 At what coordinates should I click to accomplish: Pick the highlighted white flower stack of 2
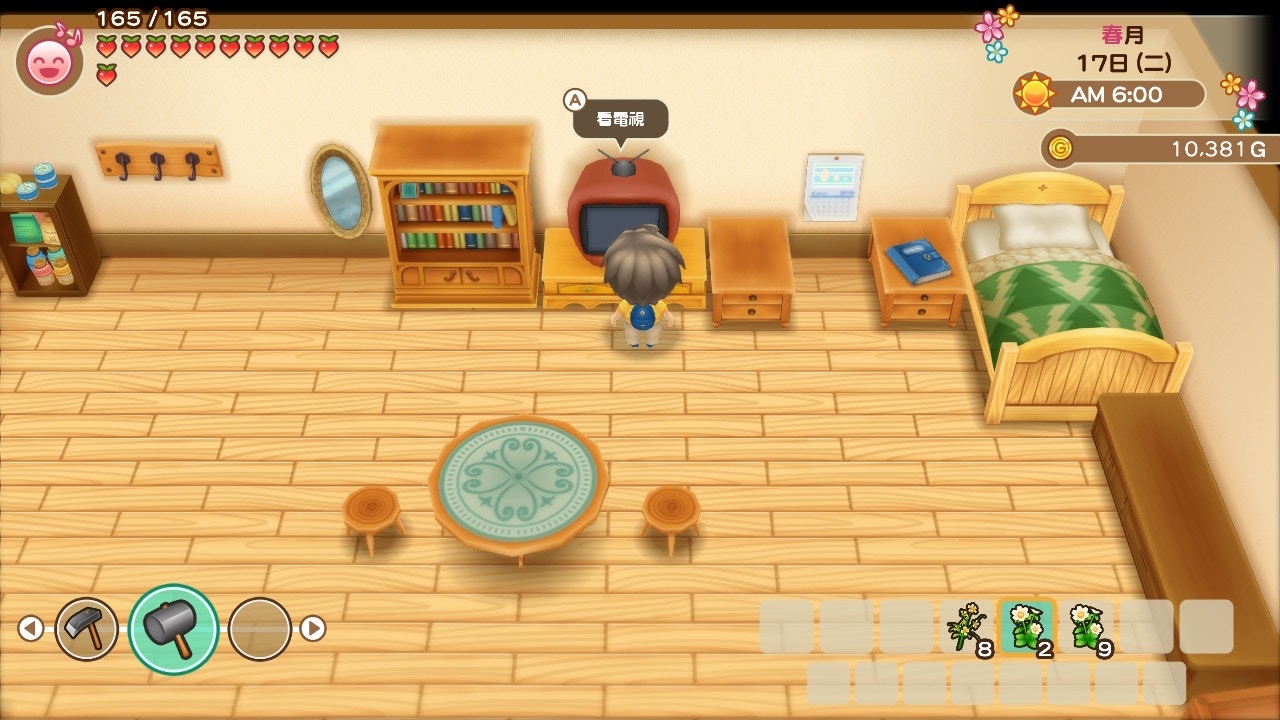tap(1026, 627)
